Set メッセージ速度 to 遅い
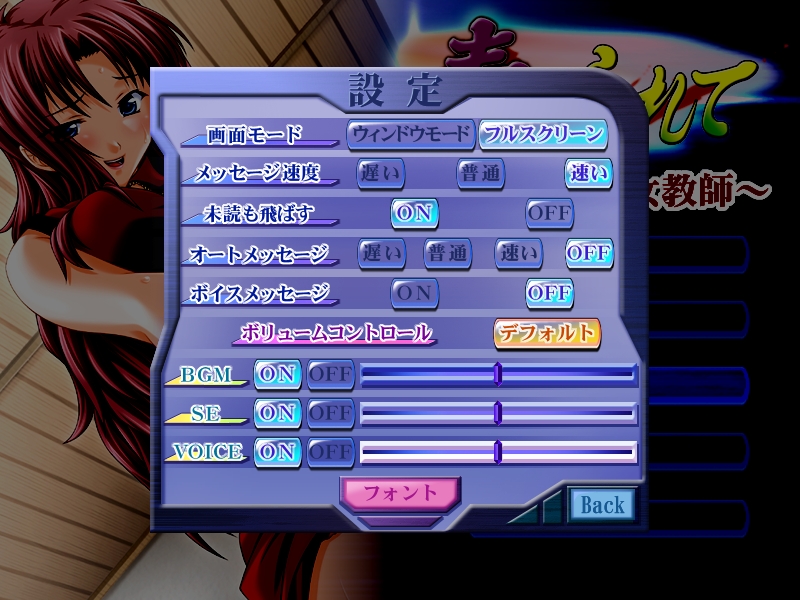 381,173
